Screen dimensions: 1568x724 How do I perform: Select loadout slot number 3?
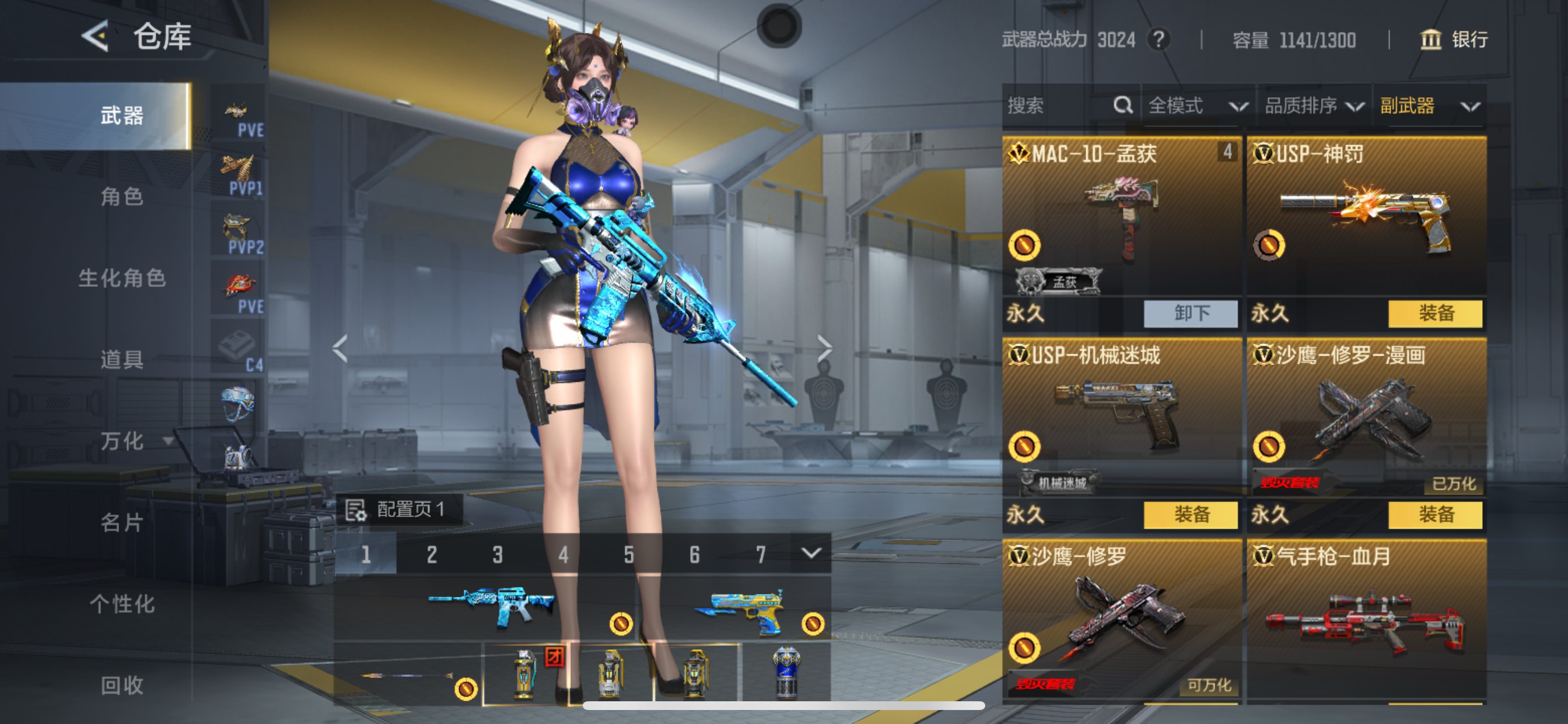tap(498, 554)
